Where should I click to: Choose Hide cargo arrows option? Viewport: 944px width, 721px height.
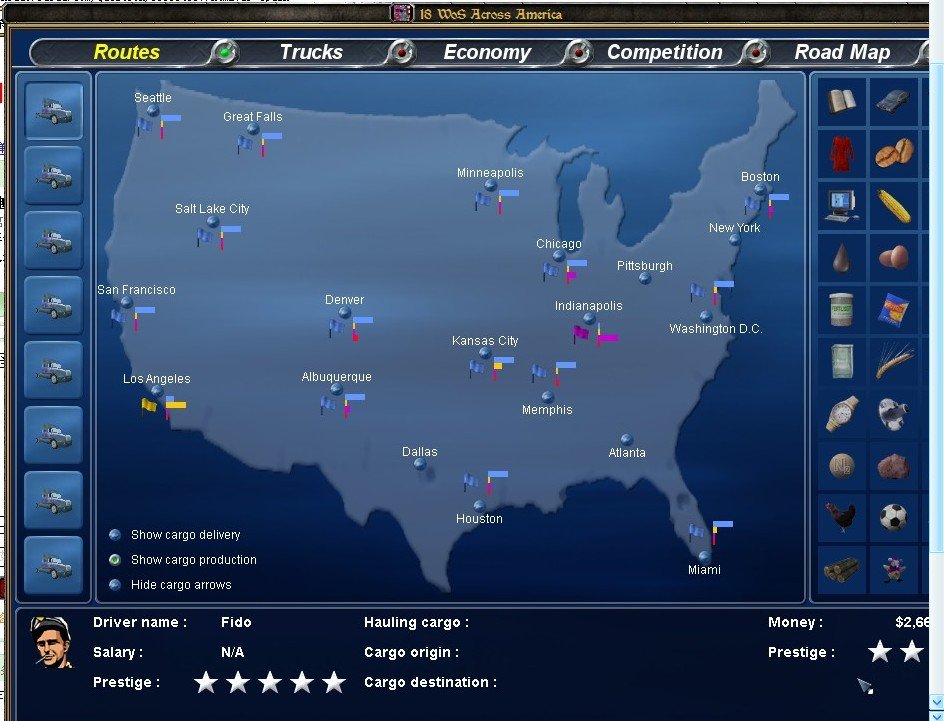tap(115, 585)
